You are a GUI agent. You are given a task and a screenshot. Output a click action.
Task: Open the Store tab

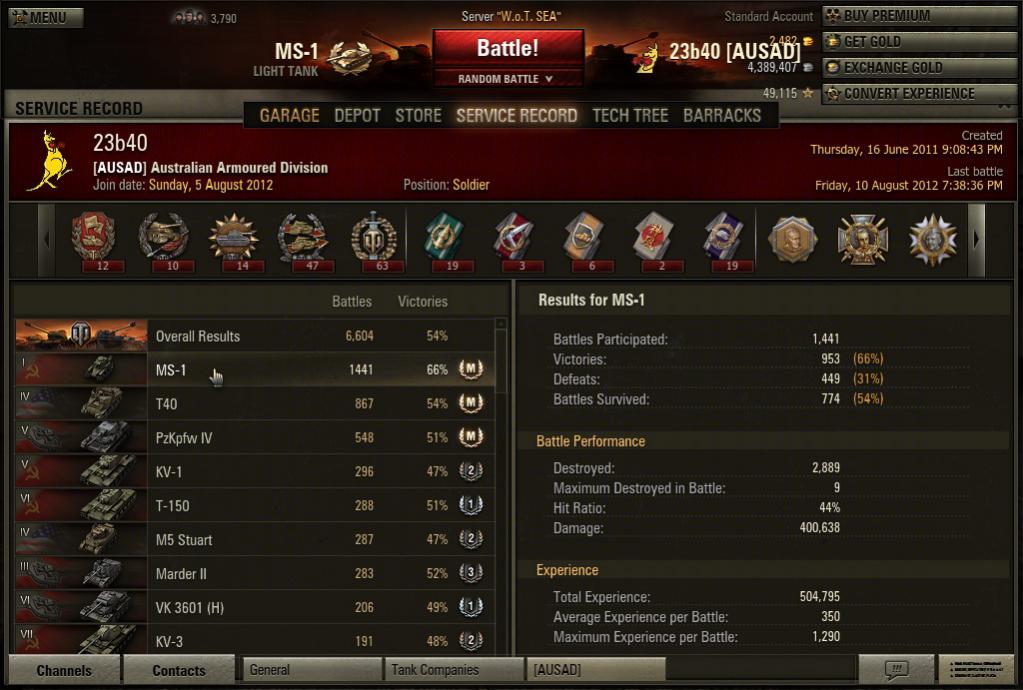tap(418, 115)
